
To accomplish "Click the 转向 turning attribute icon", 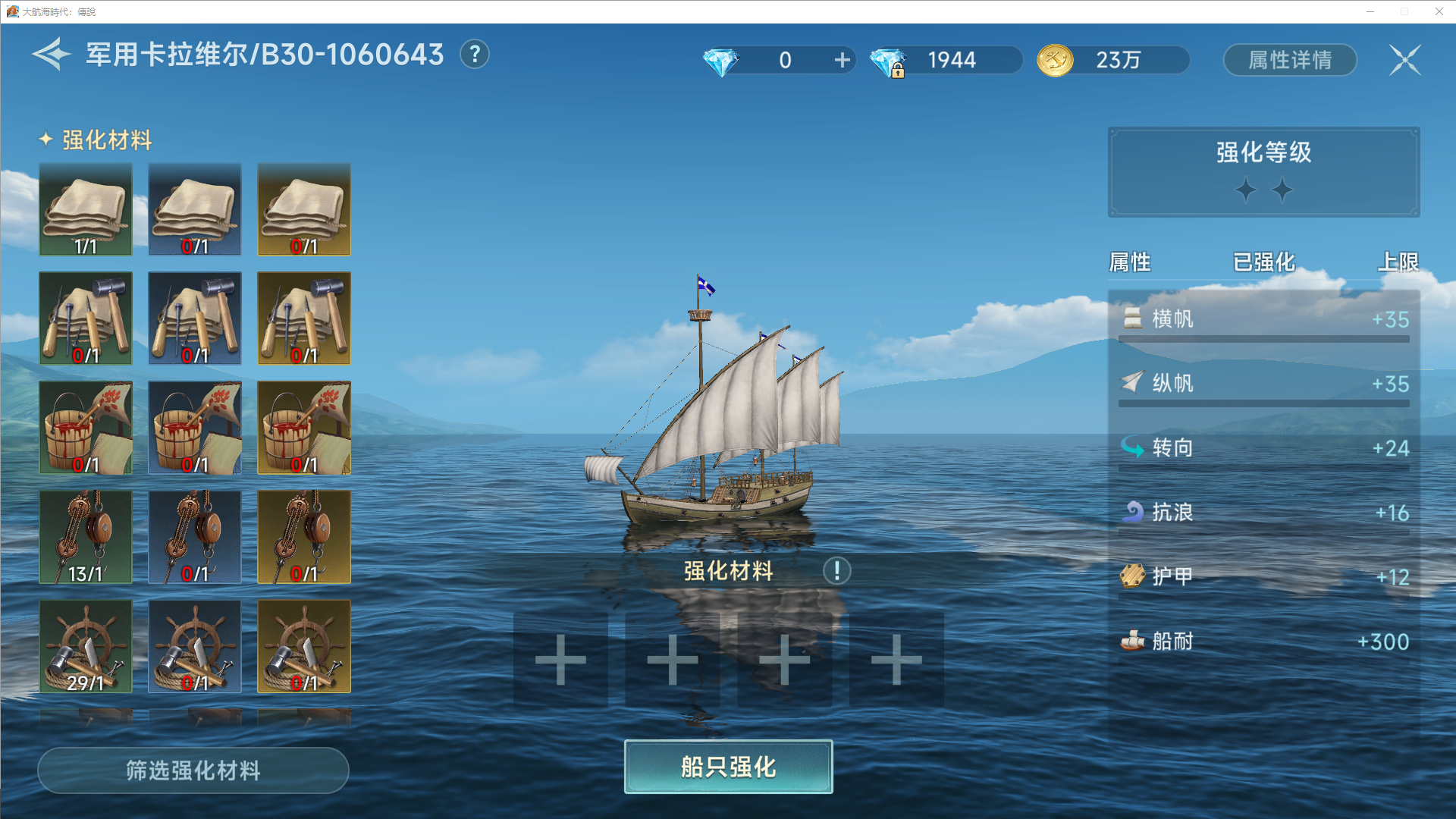I will tap(1132, 448).
